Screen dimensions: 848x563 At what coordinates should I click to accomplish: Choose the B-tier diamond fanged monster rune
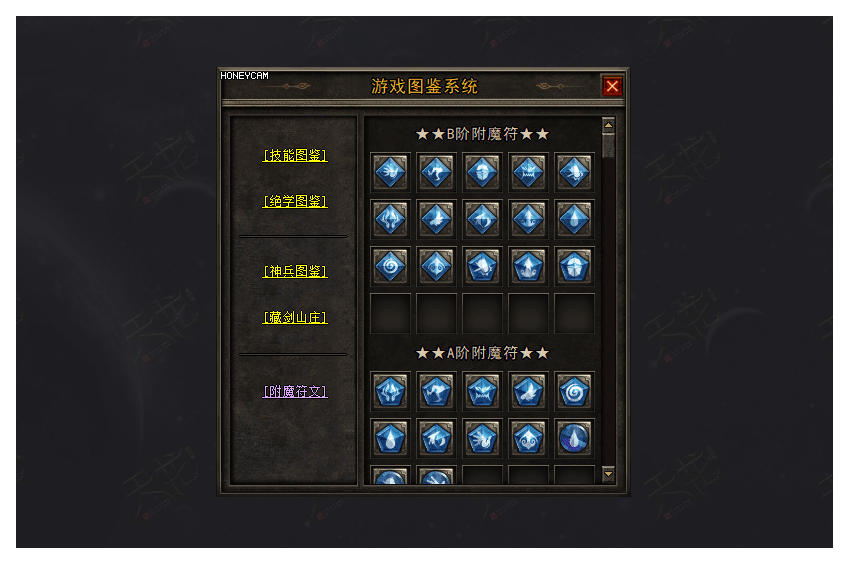point(528,172)
